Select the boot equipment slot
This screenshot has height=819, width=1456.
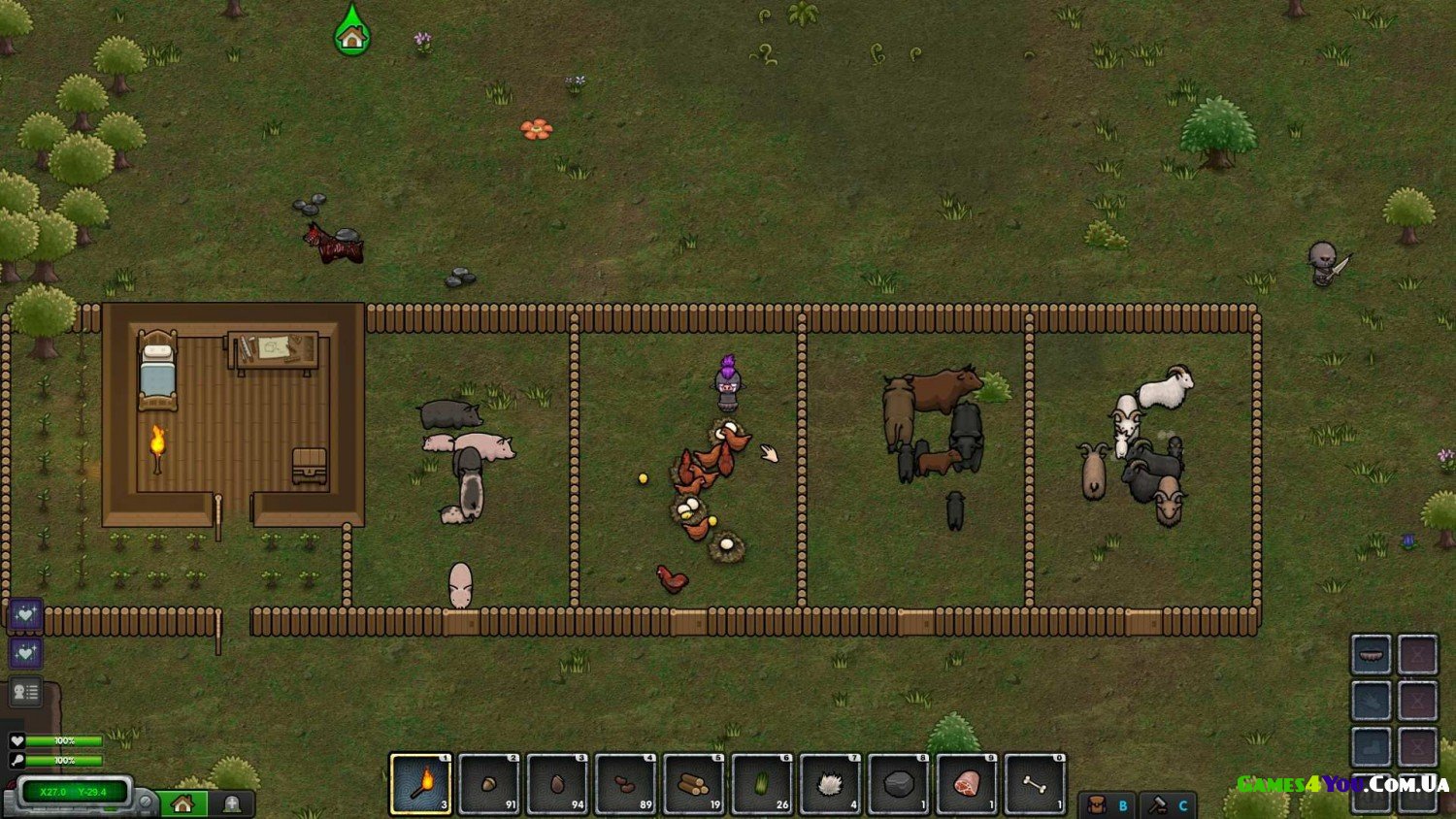tap(1371, 746)
